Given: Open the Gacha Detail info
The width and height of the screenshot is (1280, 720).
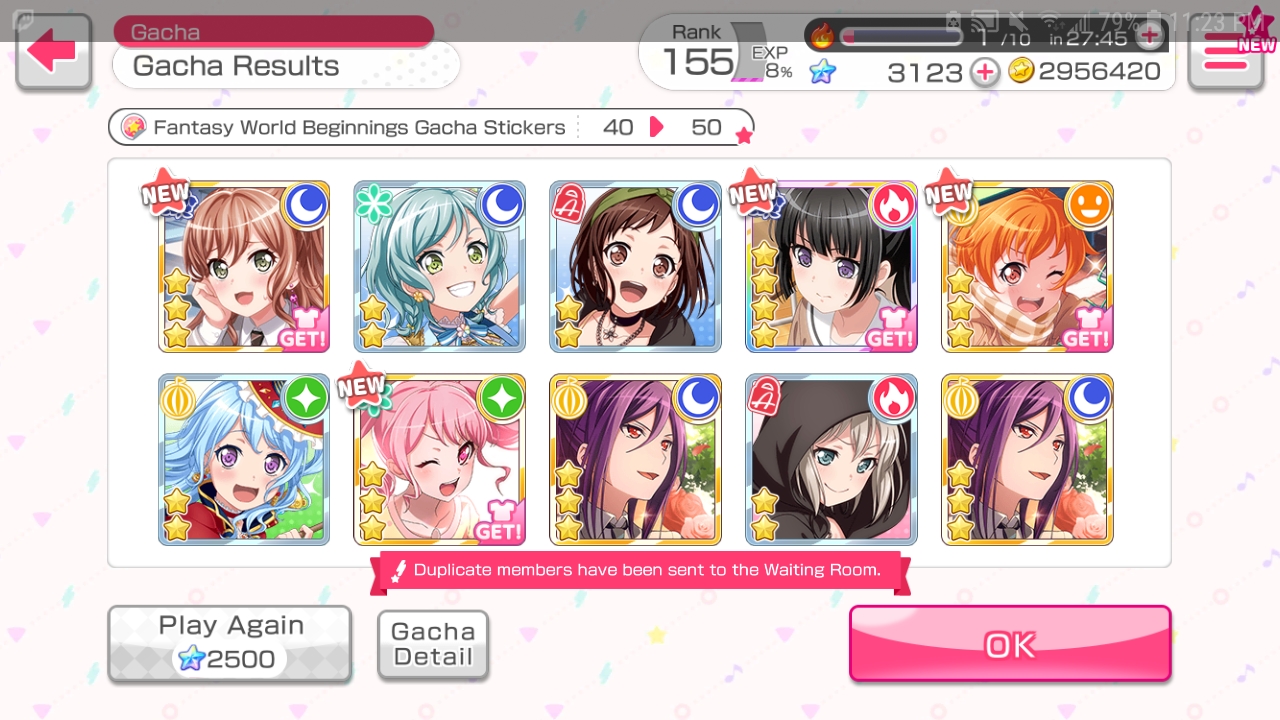Looking at the screenshot, I should tap(433, 645).
